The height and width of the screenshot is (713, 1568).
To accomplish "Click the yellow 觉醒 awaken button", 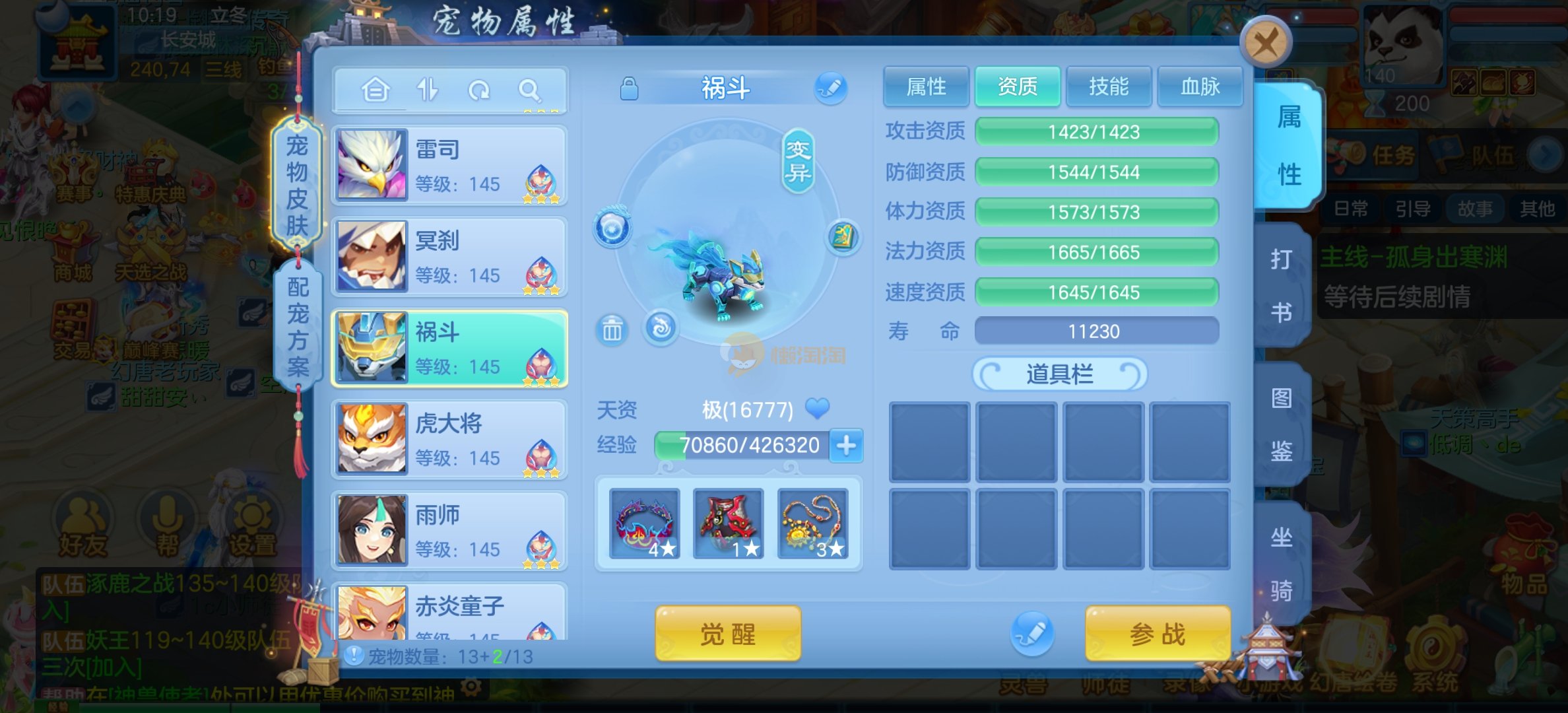I will pos(727,634).
